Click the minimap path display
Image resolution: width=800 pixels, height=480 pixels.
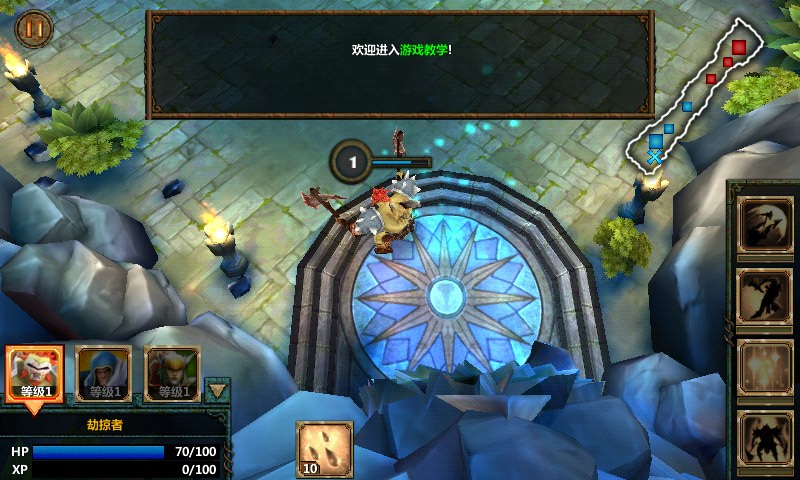700,90
